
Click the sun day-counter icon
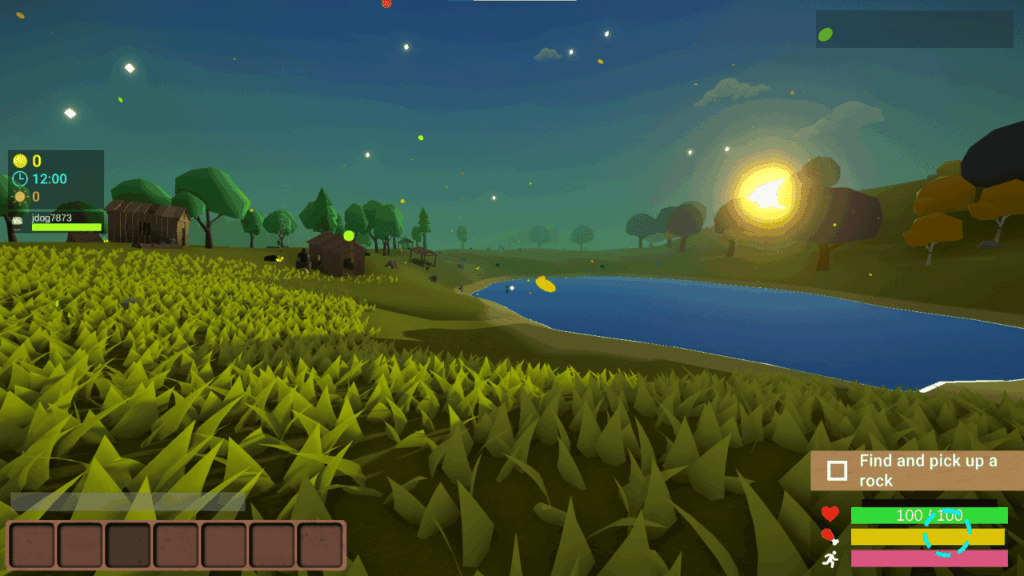click(x=20, y=197)
